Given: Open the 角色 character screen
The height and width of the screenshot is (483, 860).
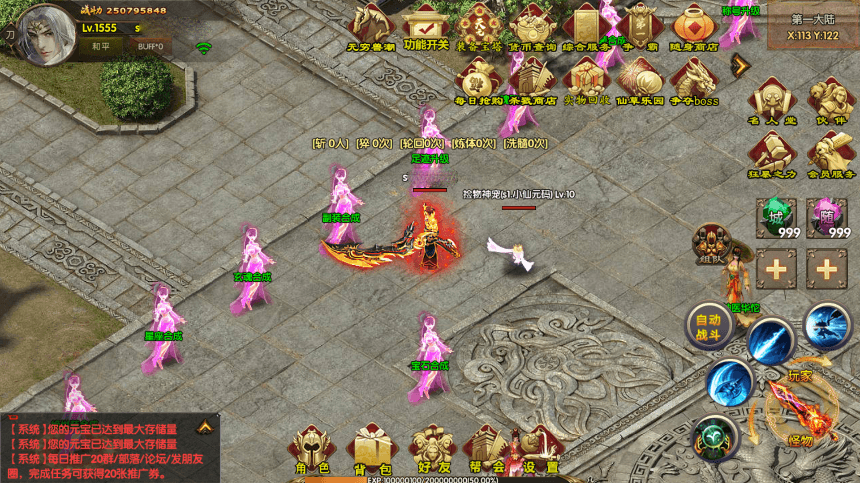Looking at the screenshot, I should [311, 450].
